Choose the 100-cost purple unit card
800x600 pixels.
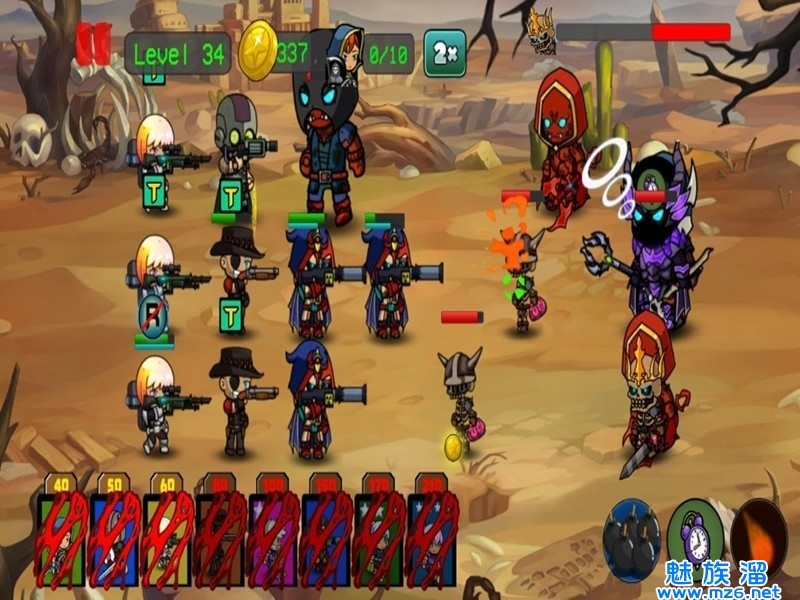274,537
